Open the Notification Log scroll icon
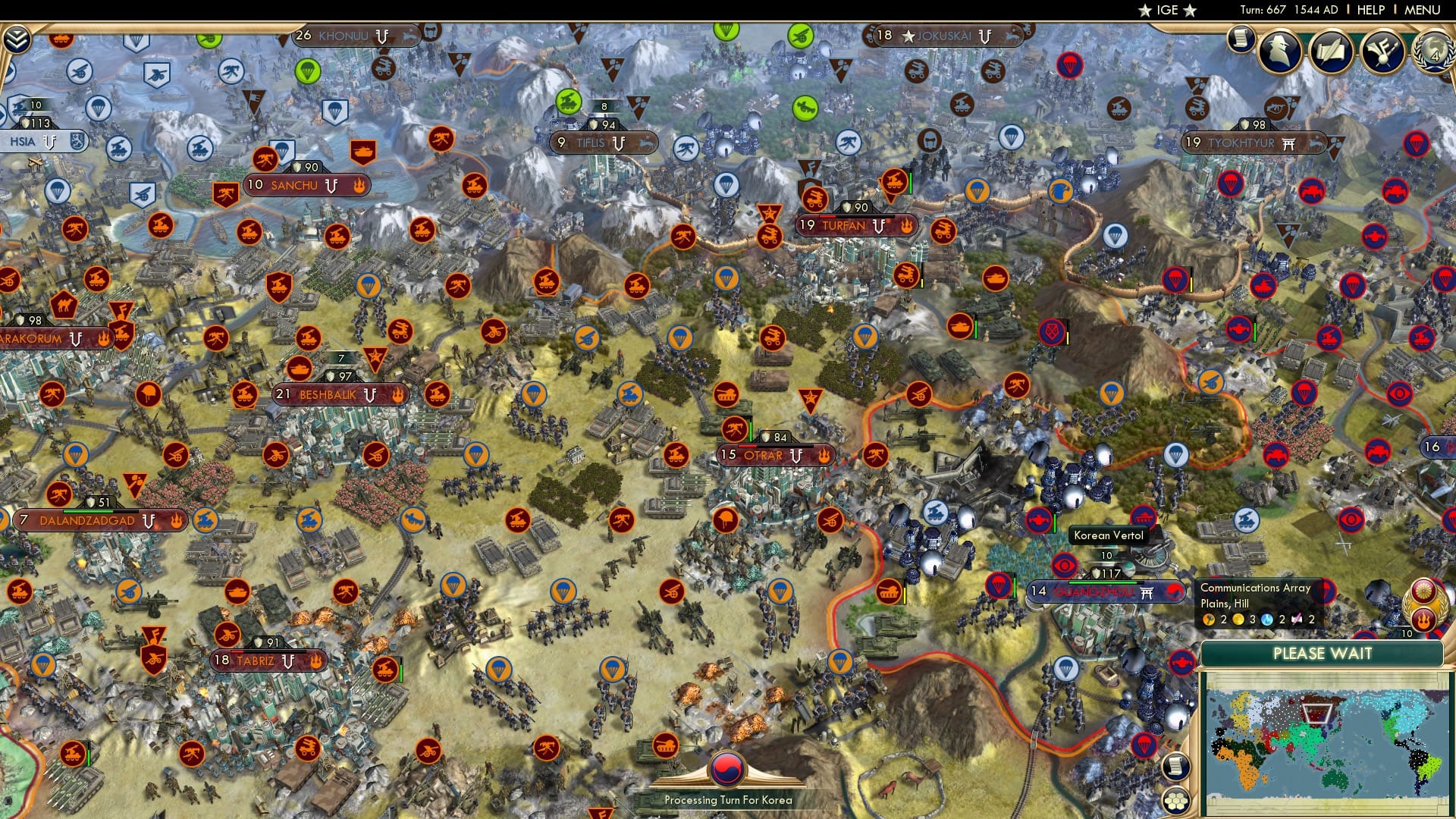The width and height of the screenshot is (1456, 819). click(x=1241, y=39)
